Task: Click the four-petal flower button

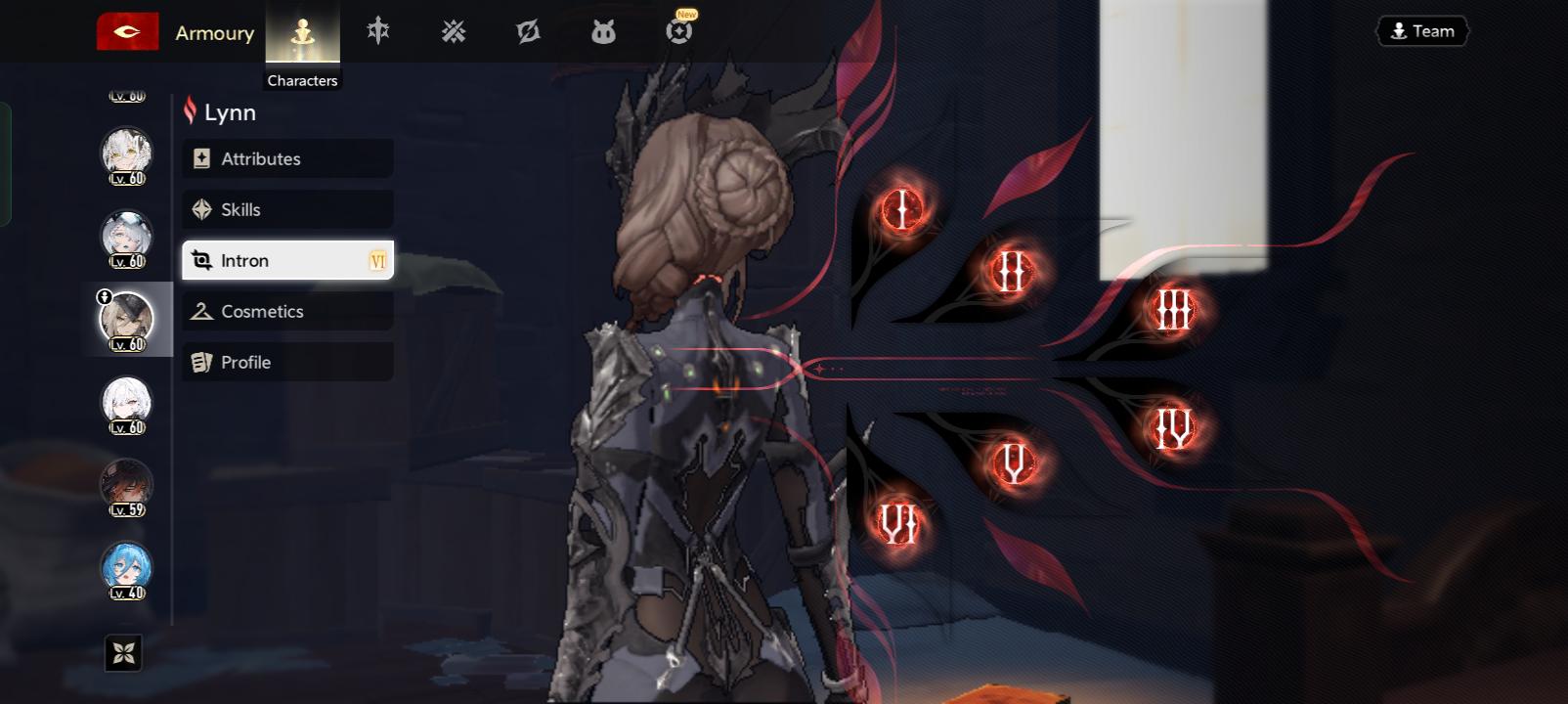Action: (123, 653)
